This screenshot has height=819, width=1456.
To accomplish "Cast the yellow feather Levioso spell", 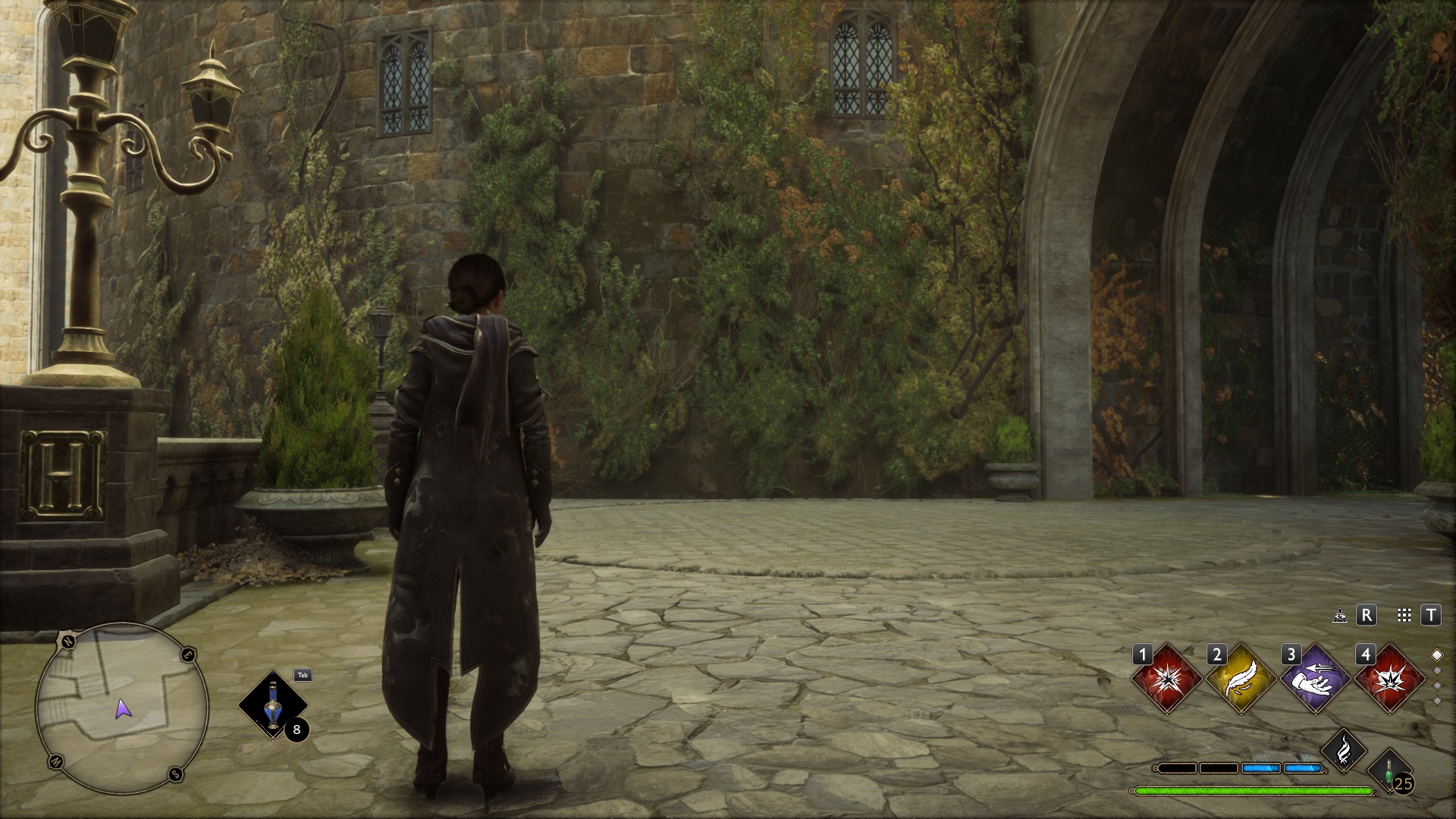I will coord(1241,679).
